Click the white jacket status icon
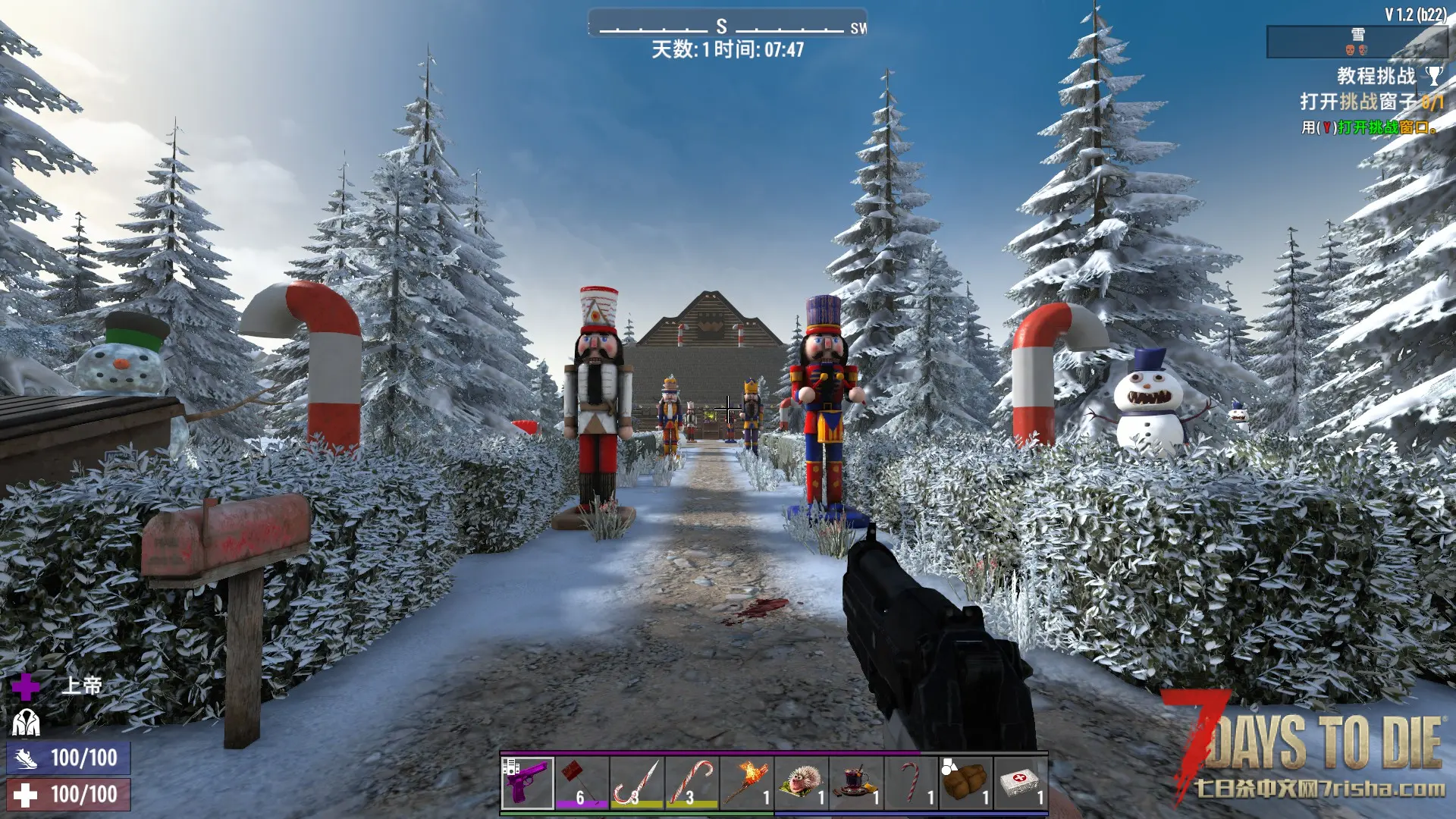 26,723
